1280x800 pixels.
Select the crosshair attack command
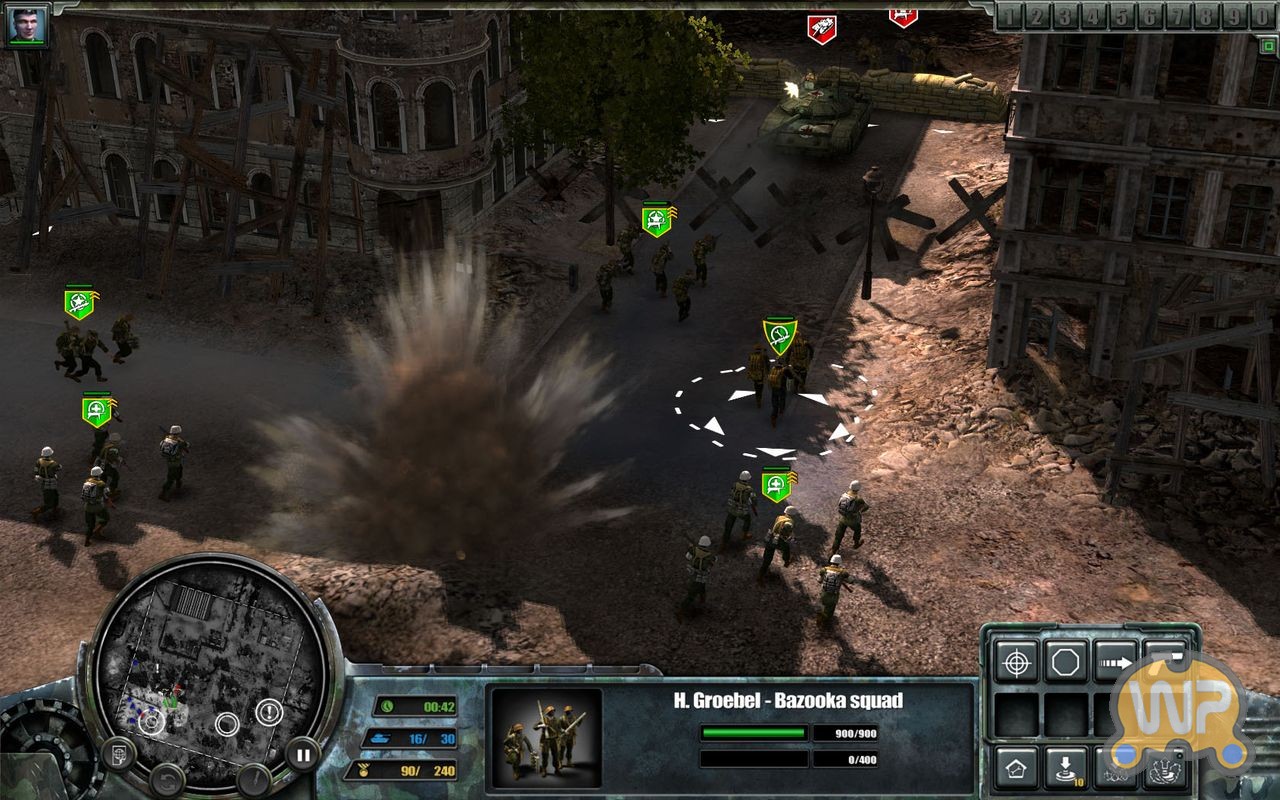click(x=1016, y=661)
